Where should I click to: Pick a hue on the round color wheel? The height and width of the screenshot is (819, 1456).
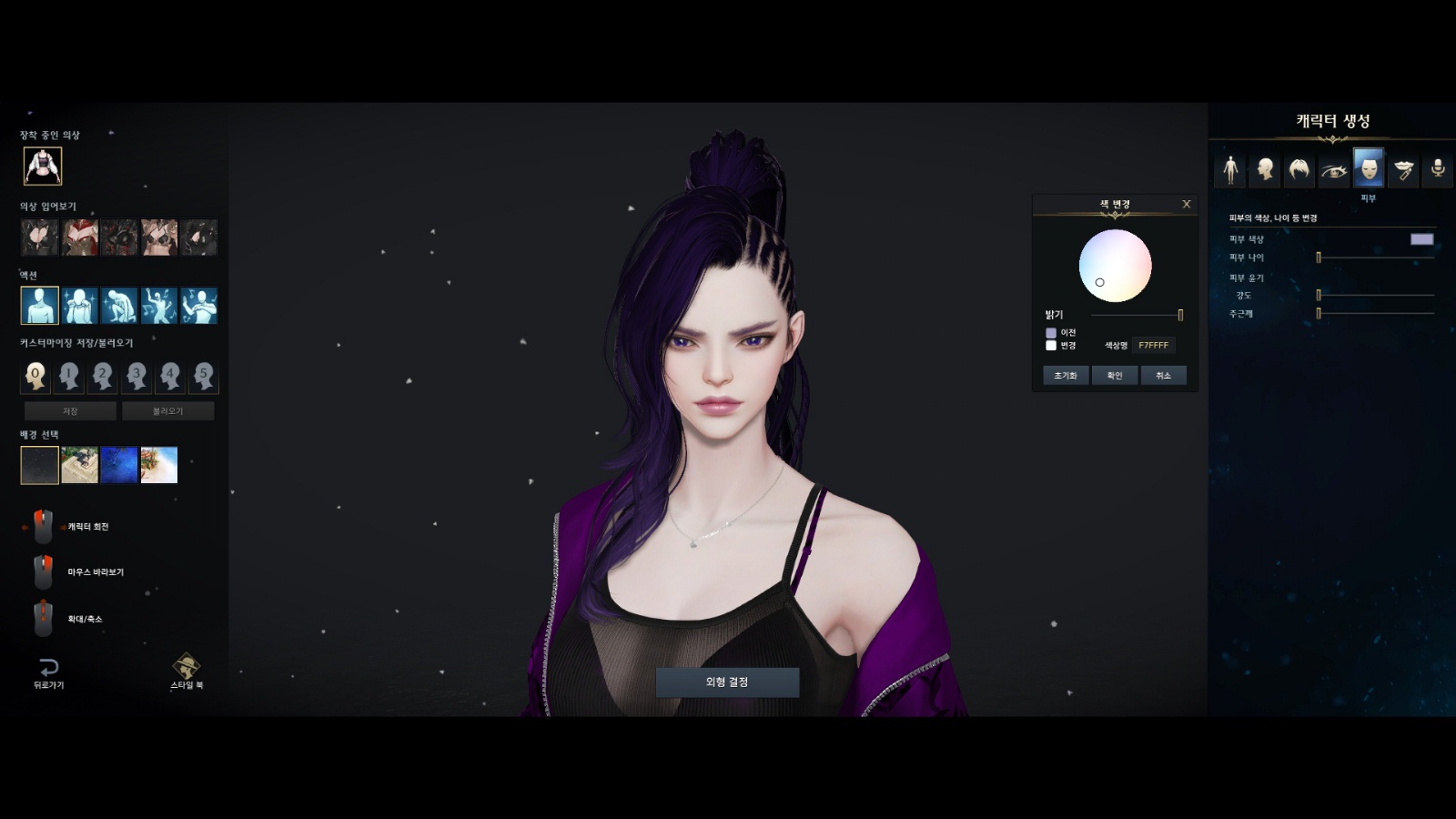(x=1115, y=265)
